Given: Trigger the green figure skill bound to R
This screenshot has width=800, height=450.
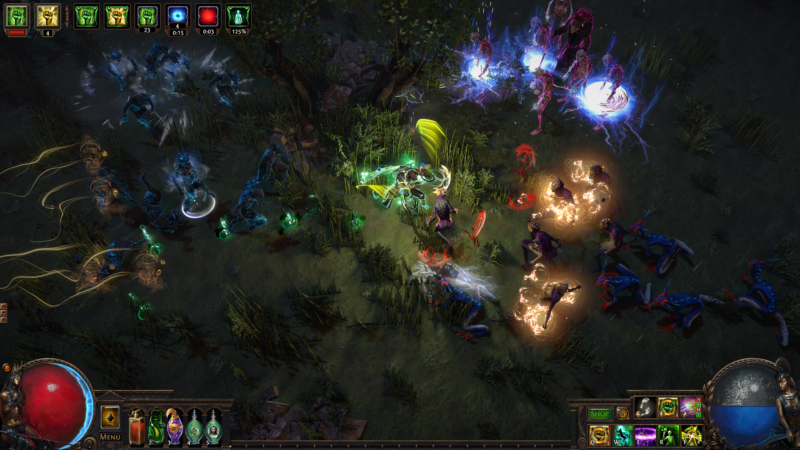Looking at the screenshot, I should (668, 435).
